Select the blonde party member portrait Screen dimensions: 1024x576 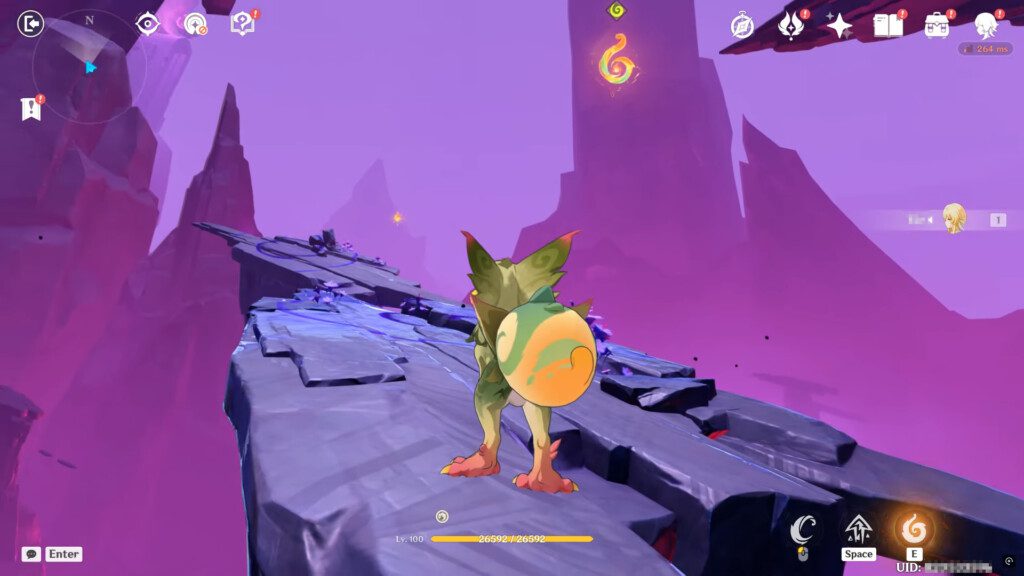point(954,219)
